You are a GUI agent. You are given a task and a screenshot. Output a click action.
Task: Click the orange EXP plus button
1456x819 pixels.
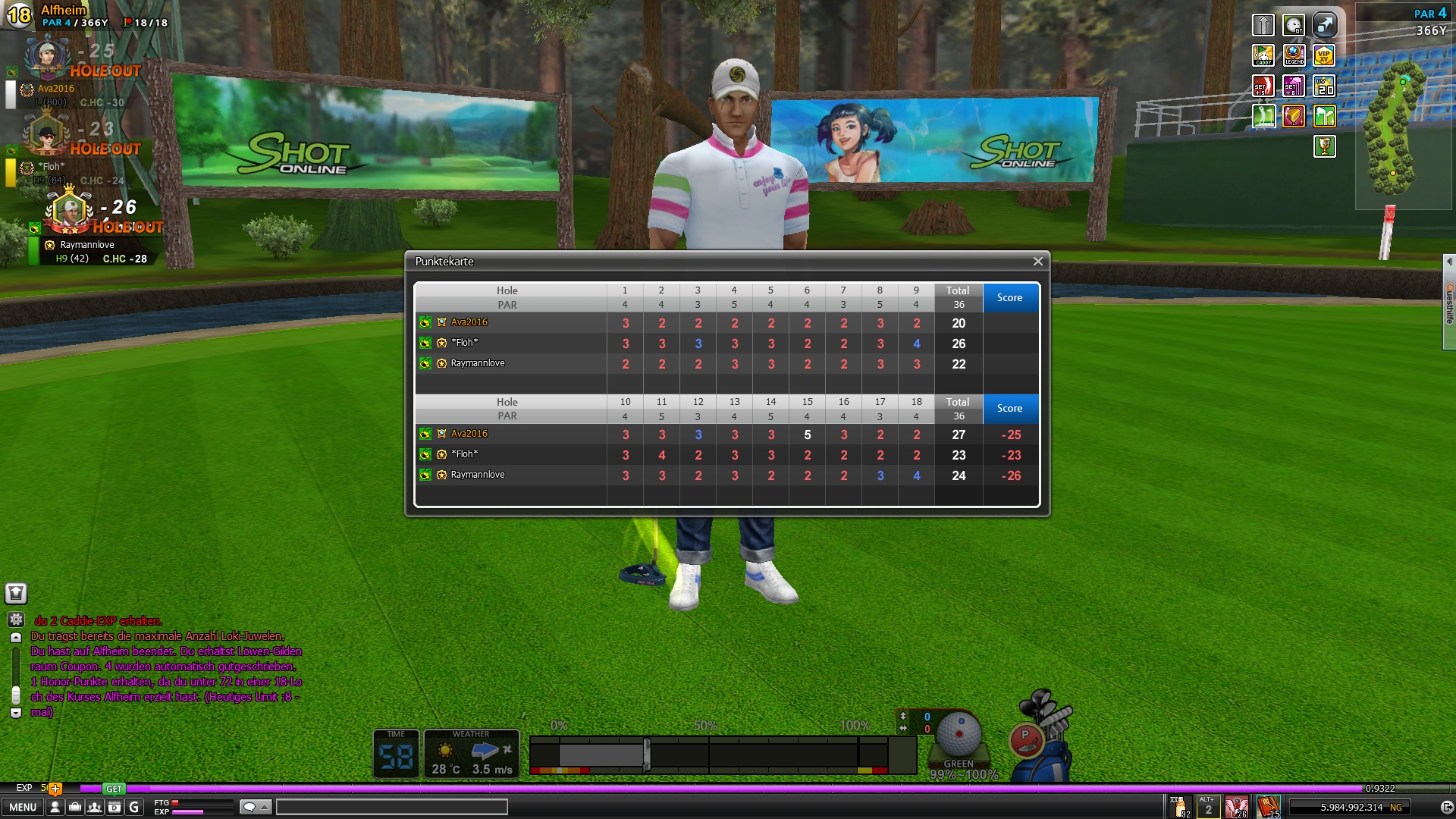(x=55, y=789)
